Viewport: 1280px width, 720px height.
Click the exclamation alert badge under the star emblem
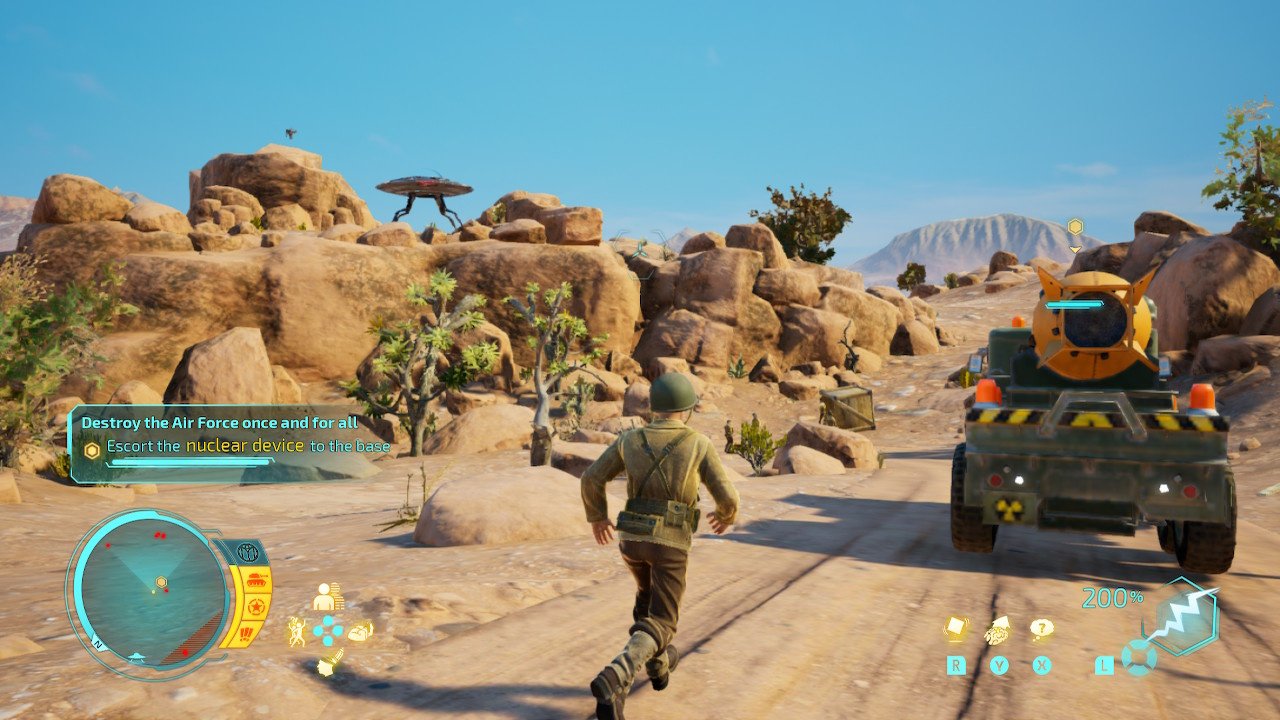point(245,633)
